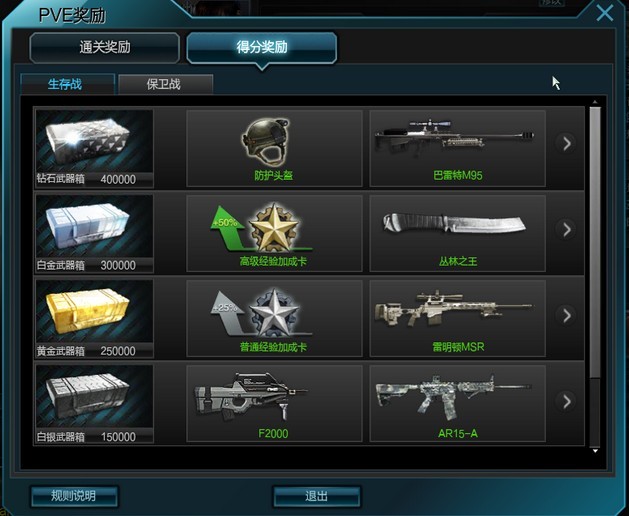Choose the 丛林之王 knife reward
629x516 pixels.
[x=457, y=233]
